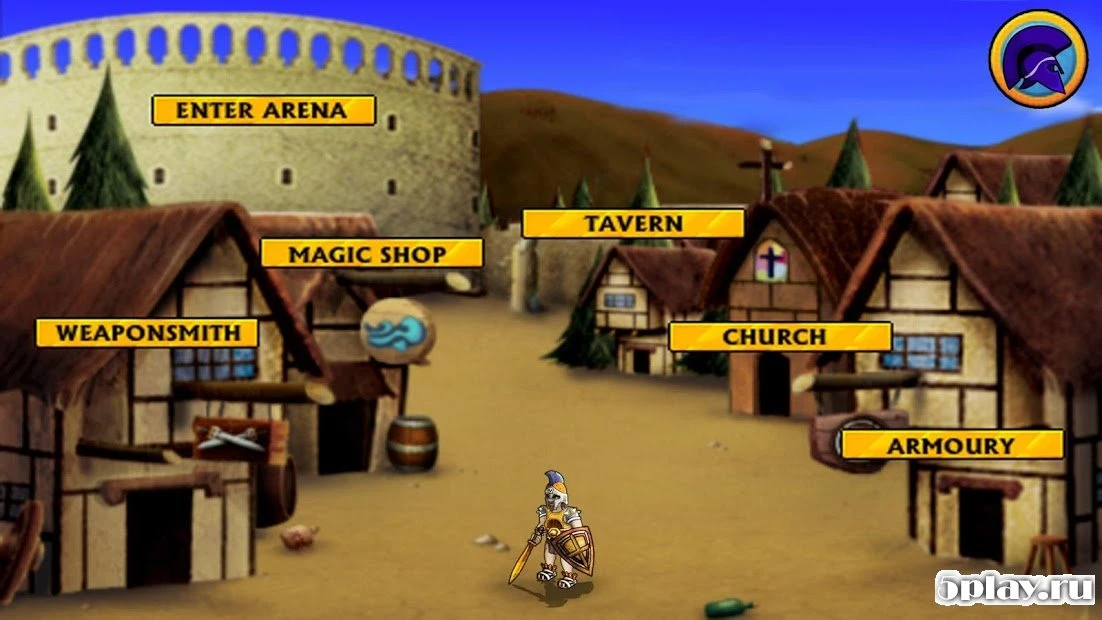Go to the Weaponsmith
Viewport: 1102px width, 620px height.
point(147,333)
